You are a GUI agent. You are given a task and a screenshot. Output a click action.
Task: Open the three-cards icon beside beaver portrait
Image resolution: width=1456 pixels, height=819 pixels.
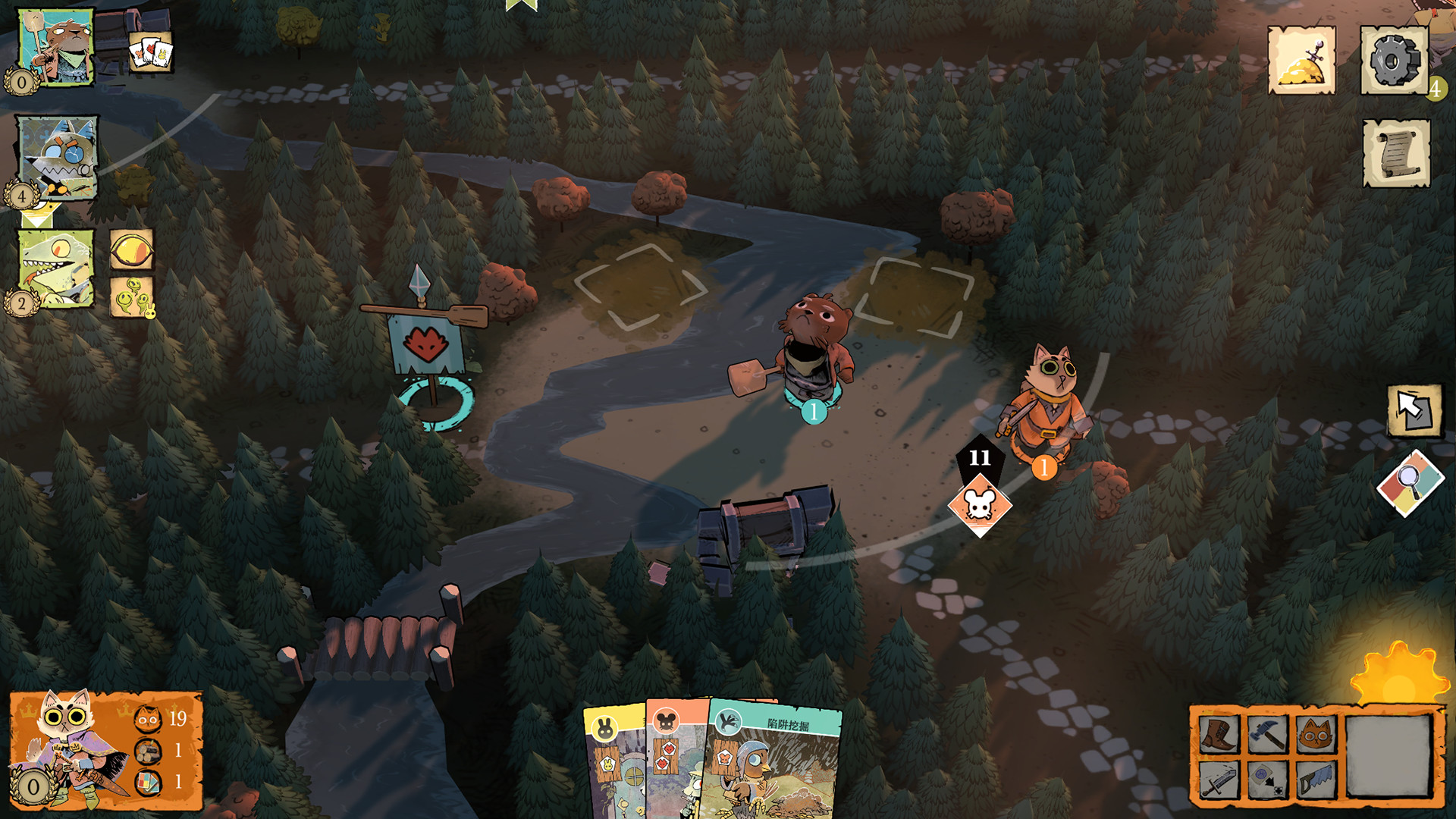coord(150,52)
